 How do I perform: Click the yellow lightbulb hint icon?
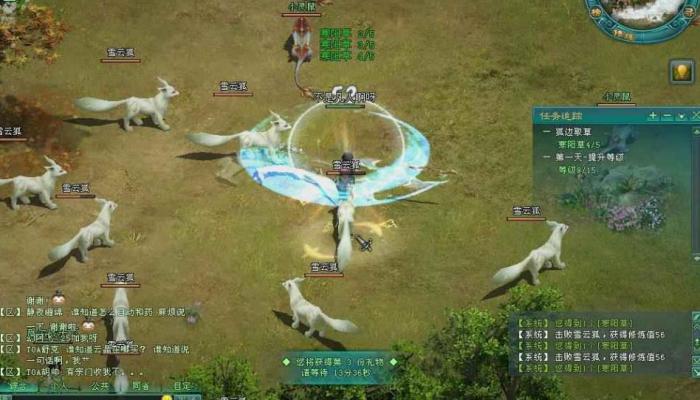tap(682, 72)
